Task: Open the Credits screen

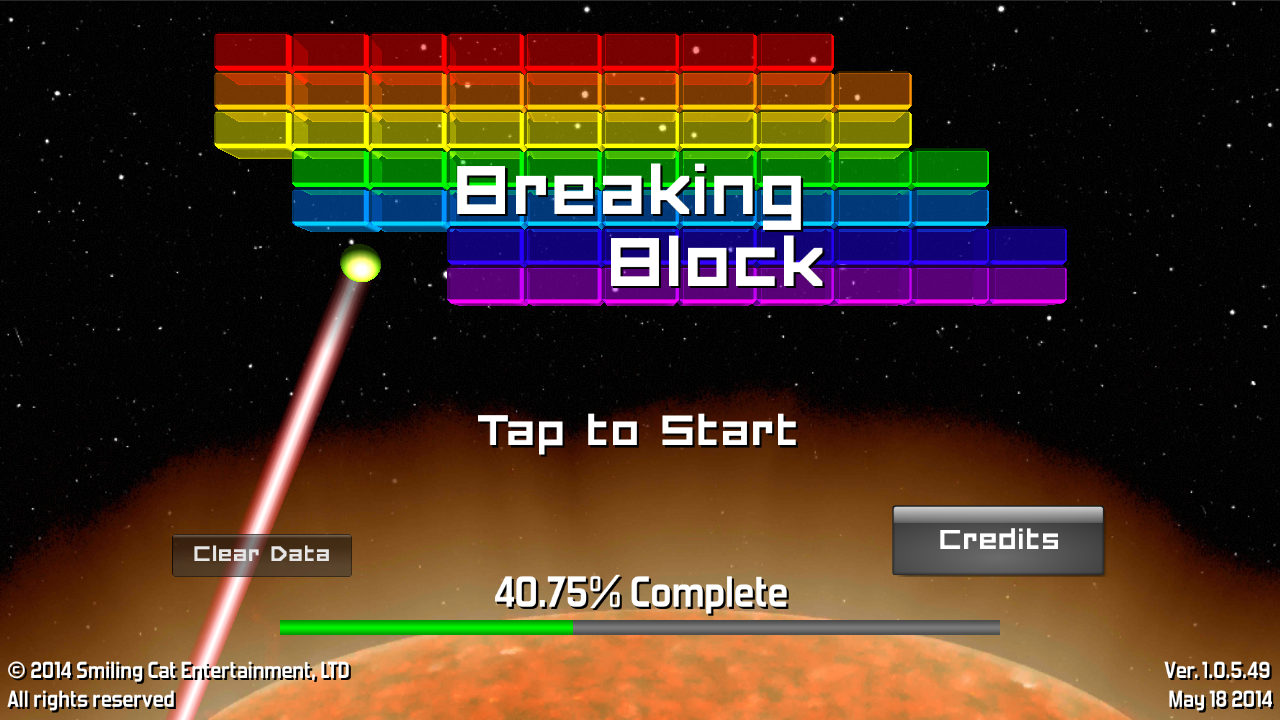Action: click(998, 540)
